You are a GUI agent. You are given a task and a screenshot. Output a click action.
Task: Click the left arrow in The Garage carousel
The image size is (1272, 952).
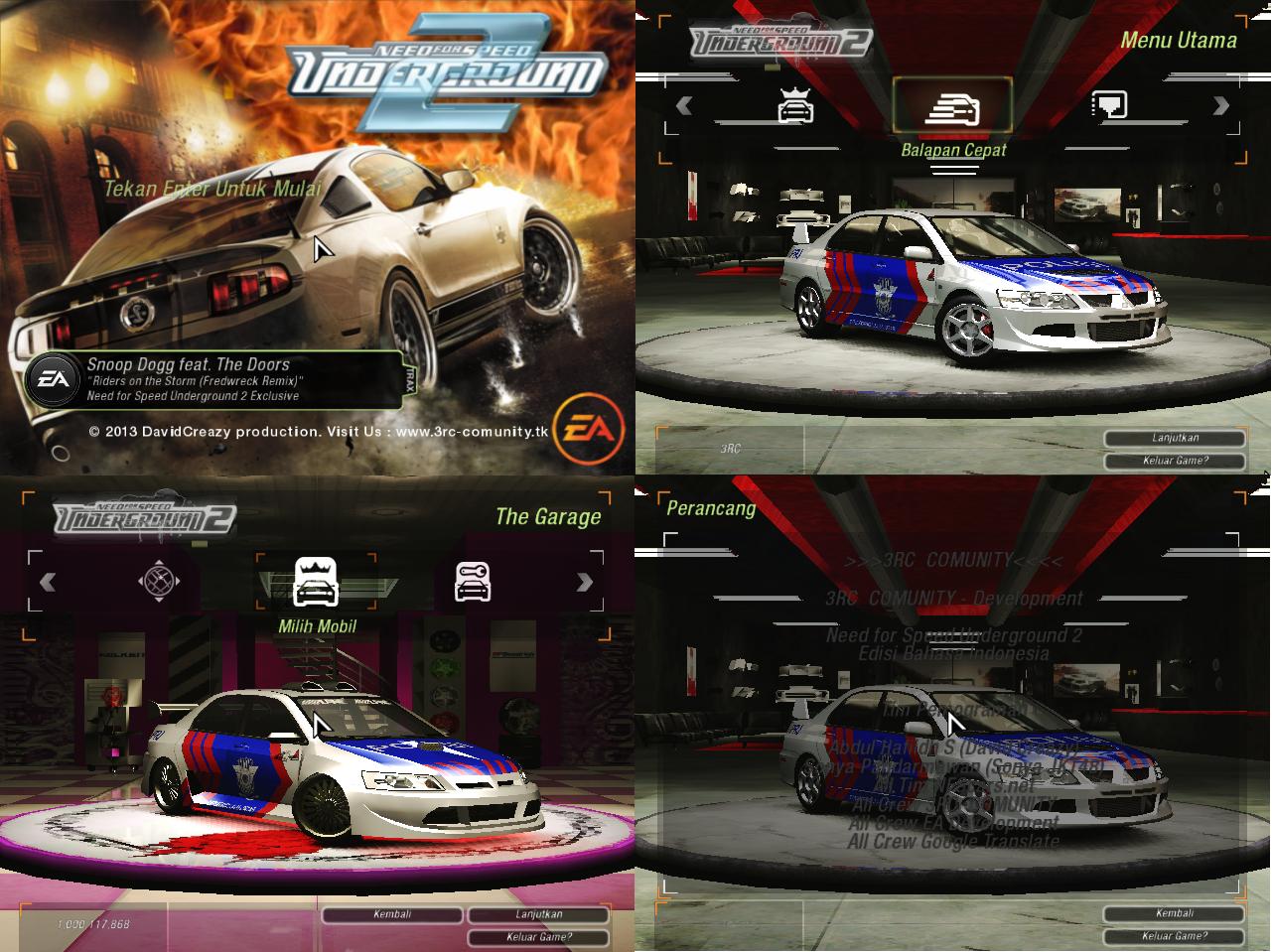coord(50,584)
